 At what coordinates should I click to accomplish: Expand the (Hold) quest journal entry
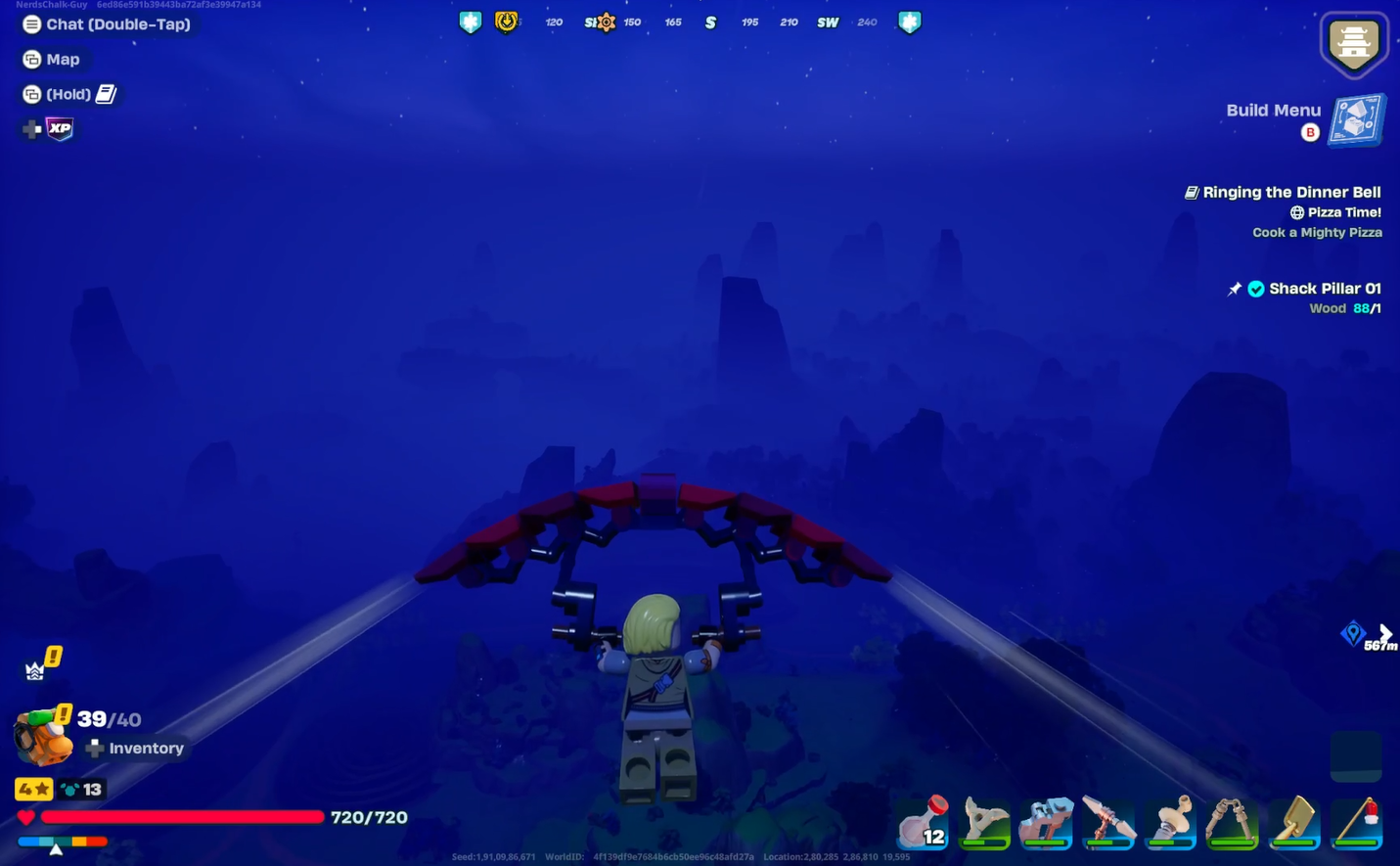tap(68, 94)
